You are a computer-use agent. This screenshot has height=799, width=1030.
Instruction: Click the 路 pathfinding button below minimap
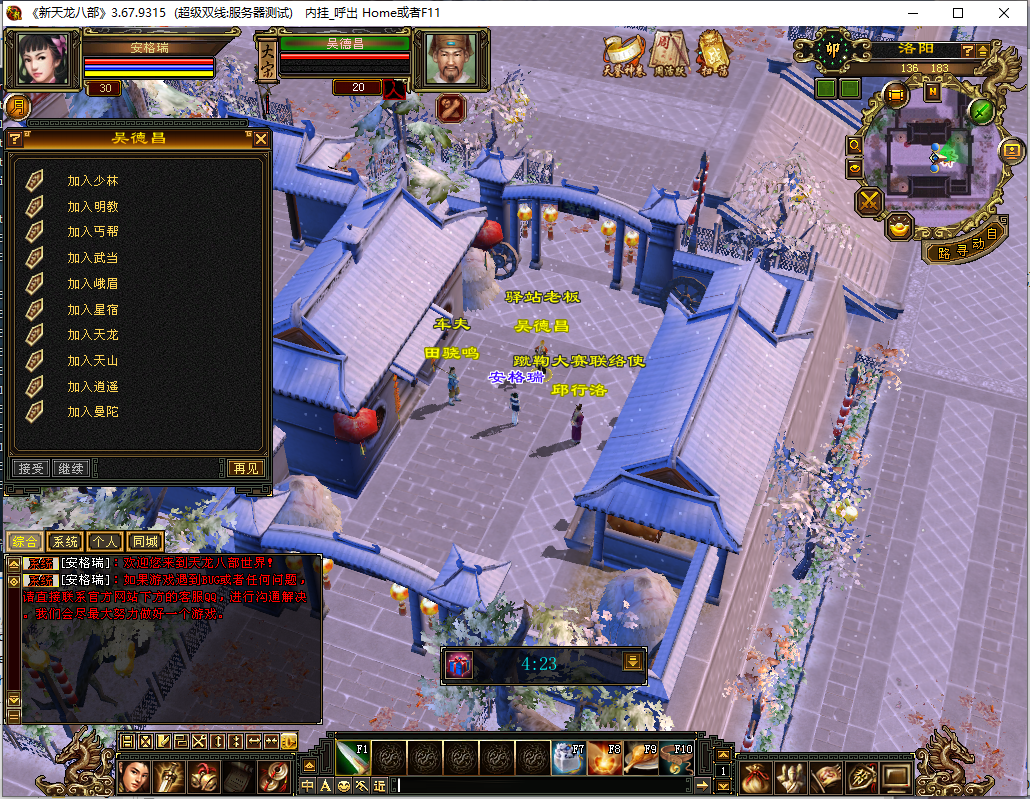[943, 253]
